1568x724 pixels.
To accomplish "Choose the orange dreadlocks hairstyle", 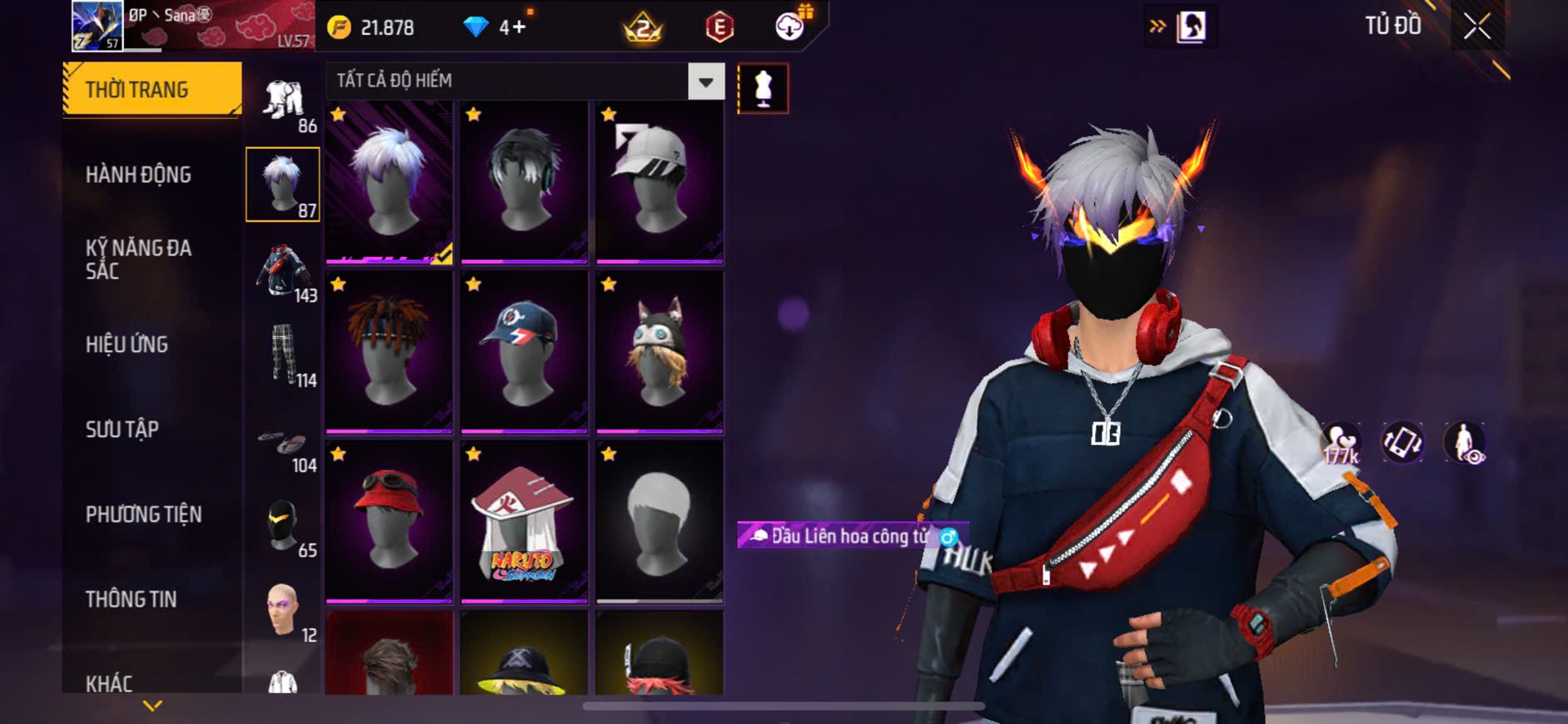I will [389, 351].
